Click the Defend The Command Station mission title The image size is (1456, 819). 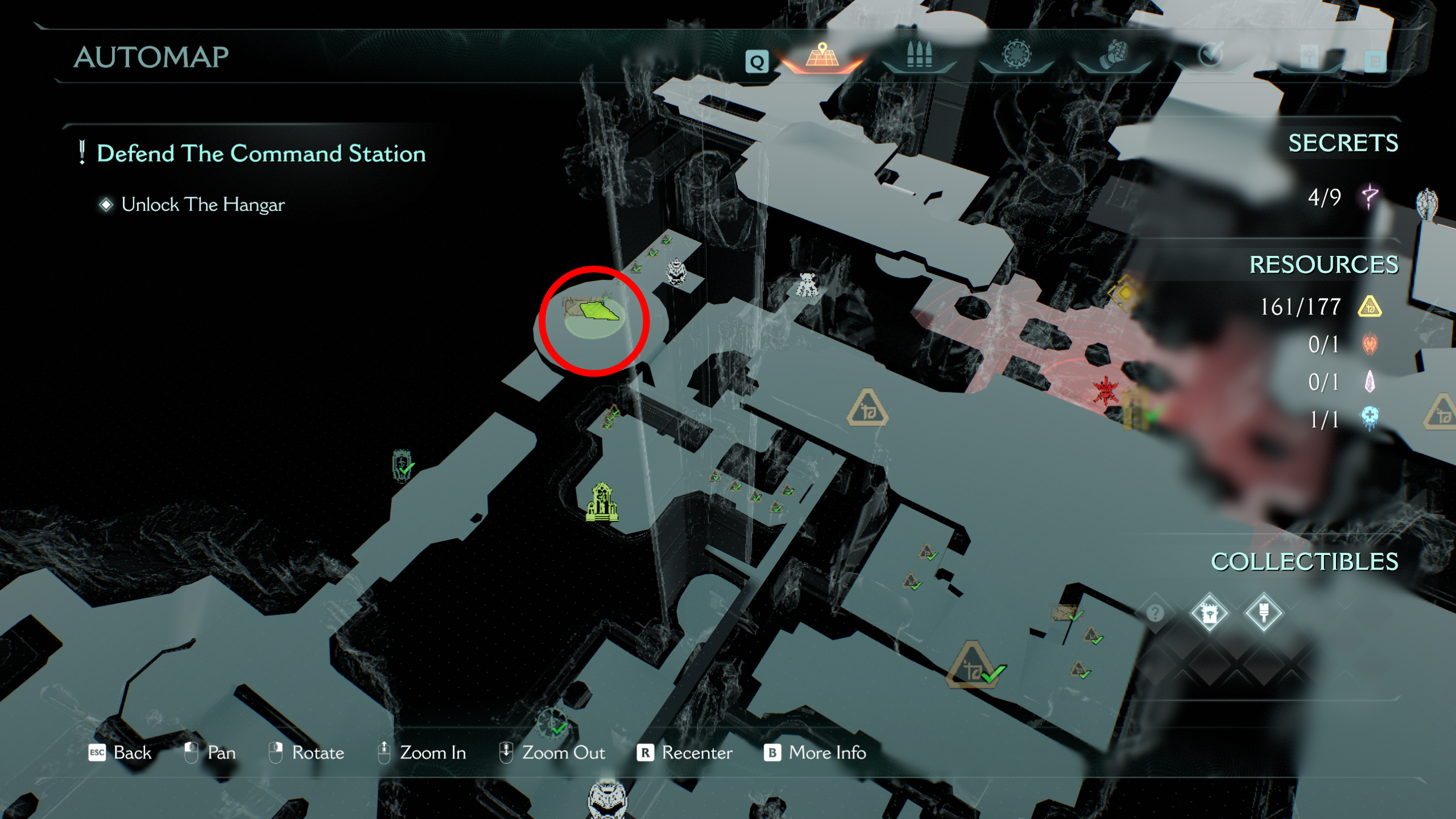[261, 153]
